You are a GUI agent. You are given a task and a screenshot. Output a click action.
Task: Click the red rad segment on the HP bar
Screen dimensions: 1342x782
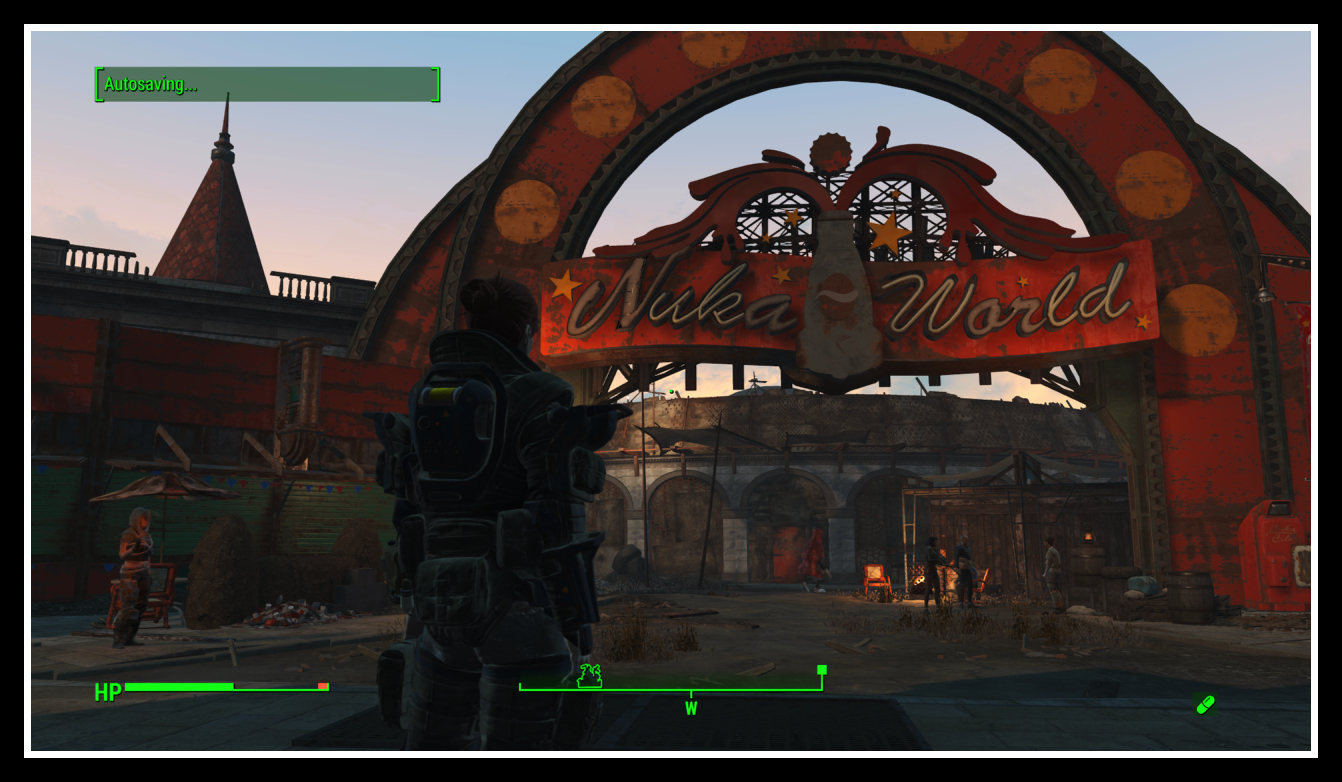coord(322,686)
